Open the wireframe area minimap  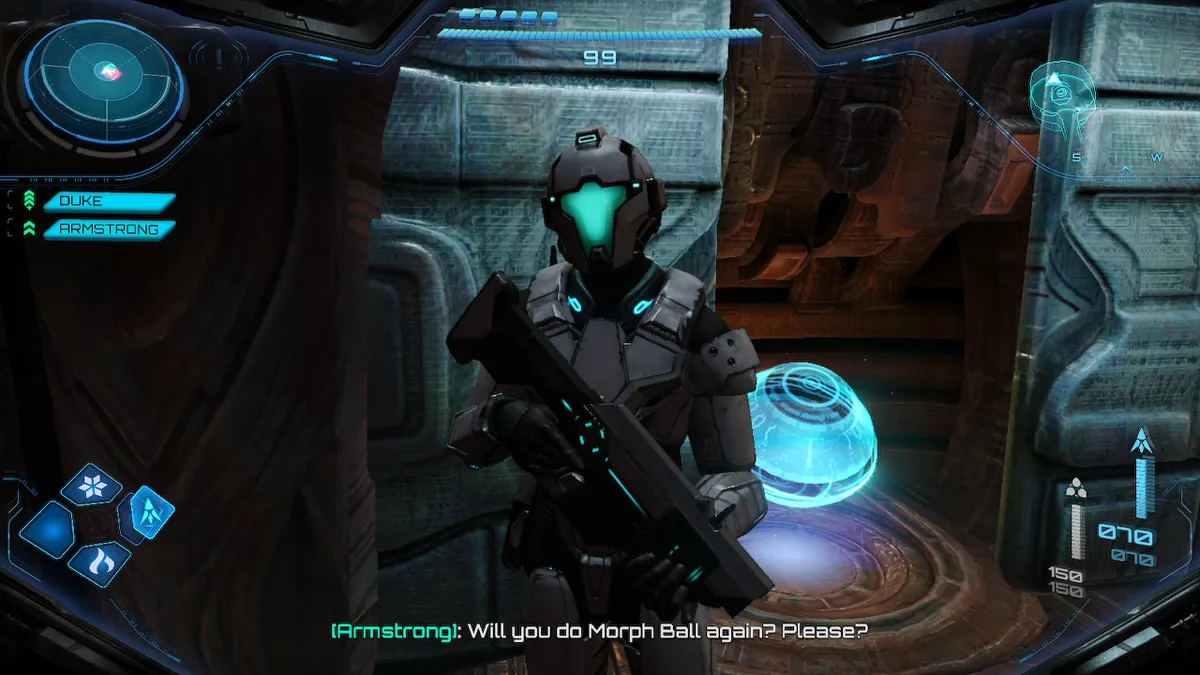[x=1063, y=101]
